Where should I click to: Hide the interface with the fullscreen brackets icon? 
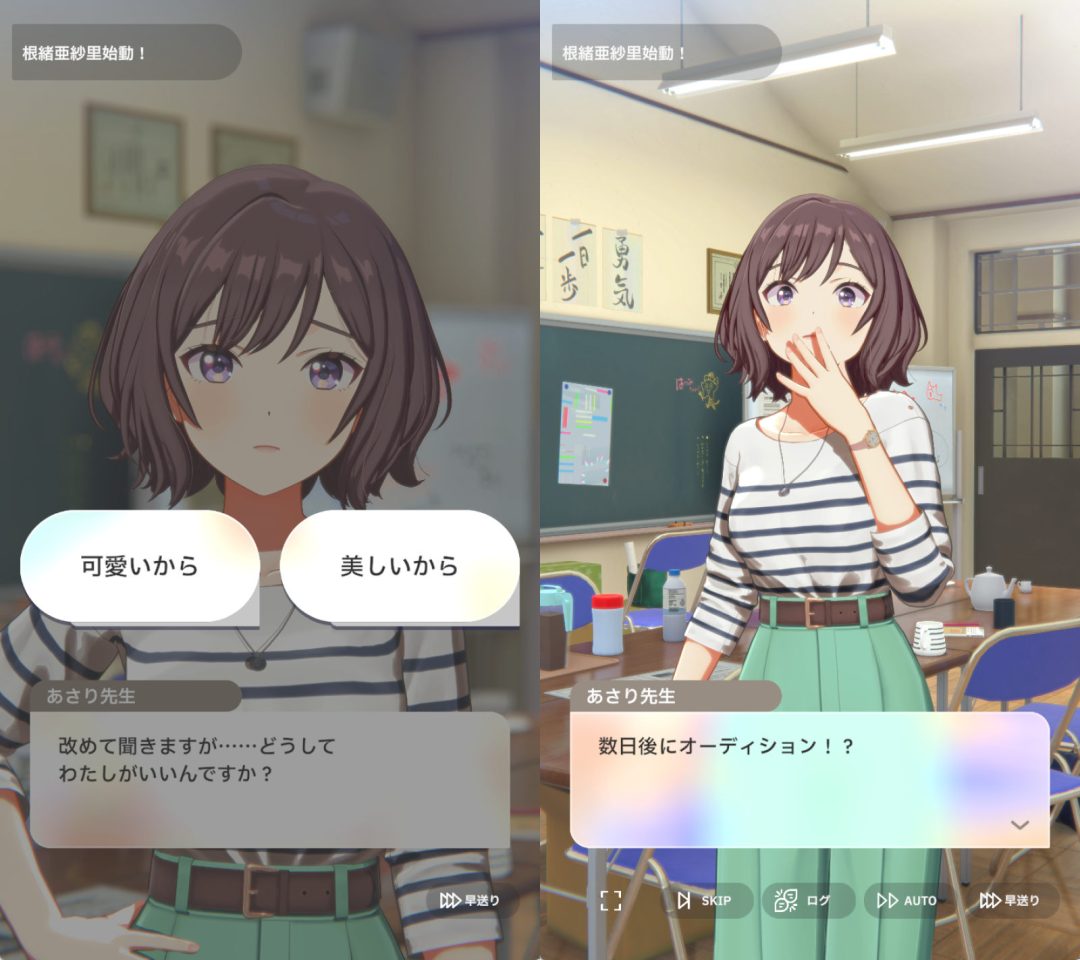tap(611, 901)
